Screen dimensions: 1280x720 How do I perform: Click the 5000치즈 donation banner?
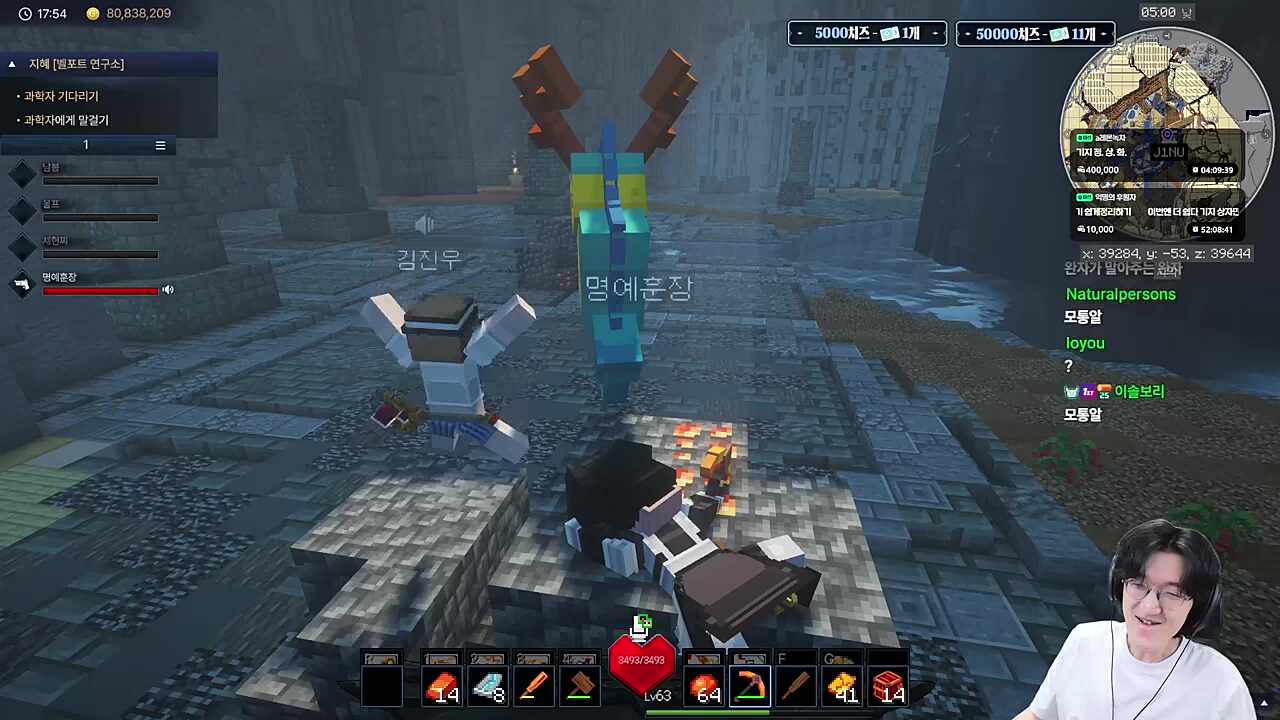point(866,33)
